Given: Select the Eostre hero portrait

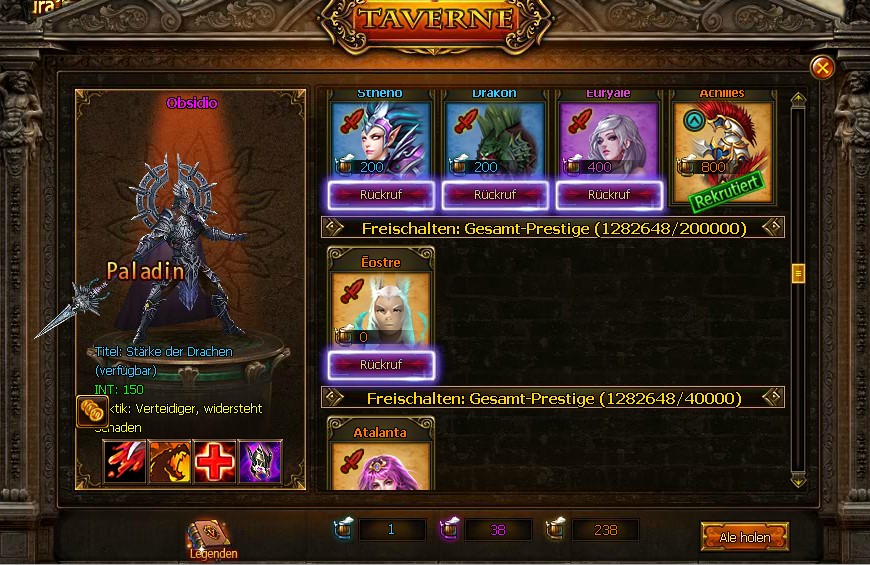Looking at the screenshot, I should pos(380,310).
